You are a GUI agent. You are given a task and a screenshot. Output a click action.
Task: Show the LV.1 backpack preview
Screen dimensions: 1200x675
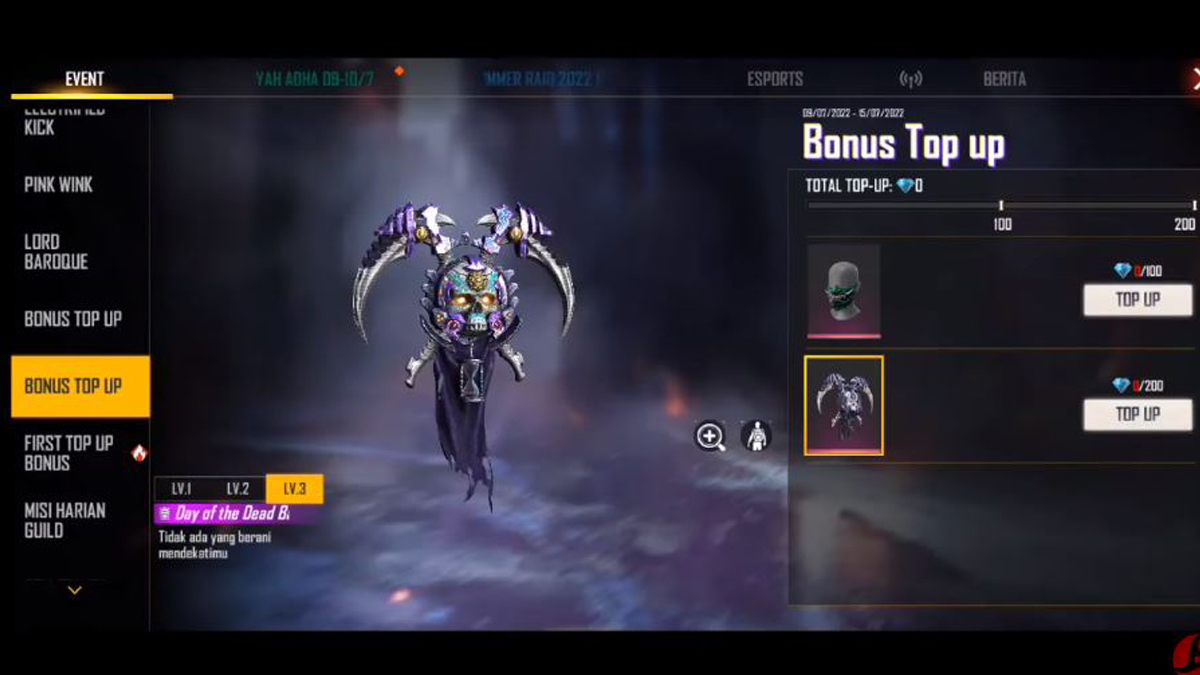[x=182, y=489]
